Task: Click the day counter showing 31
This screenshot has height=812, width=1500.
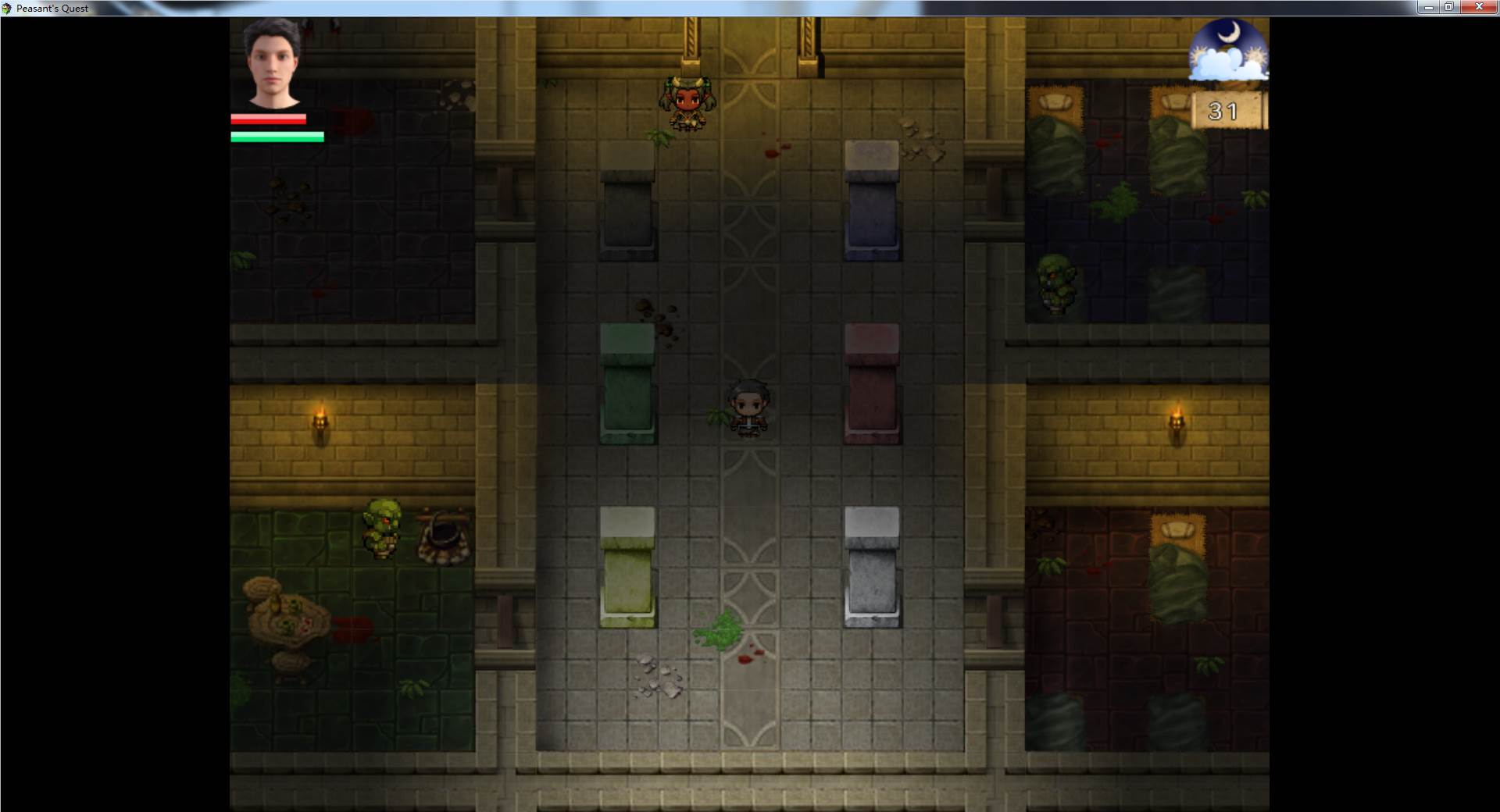Action: [x=1223, y=112]
